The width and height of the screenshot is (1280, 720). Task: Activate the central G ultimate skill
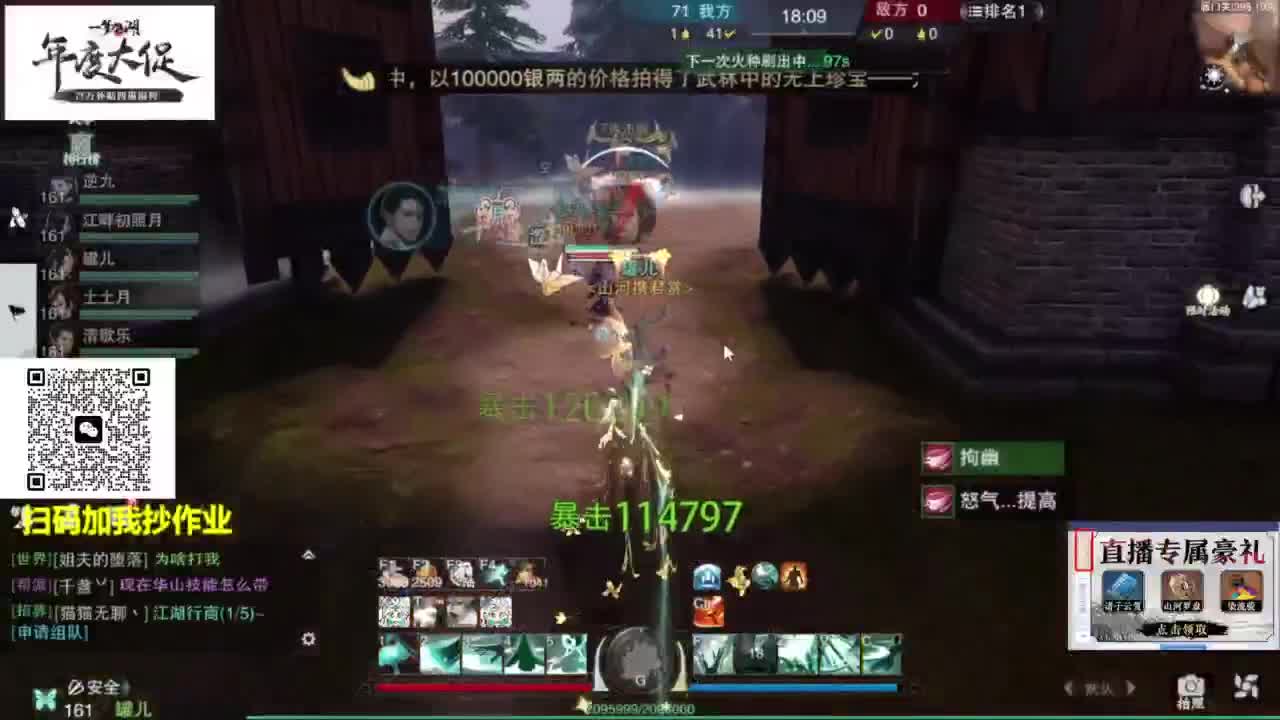coord(640,660)
